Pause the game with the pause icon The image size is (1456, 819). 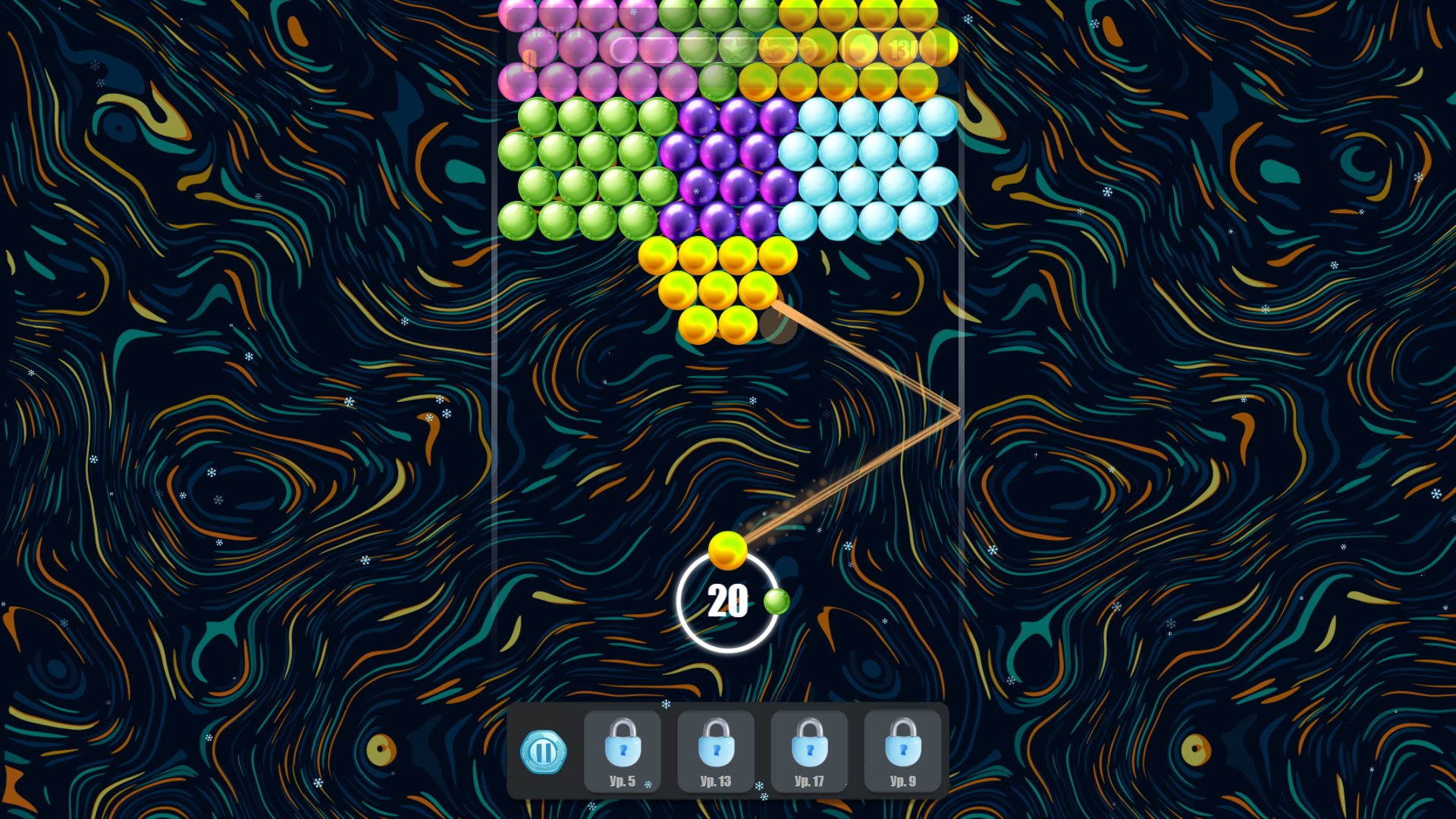(x=544, y=752)
